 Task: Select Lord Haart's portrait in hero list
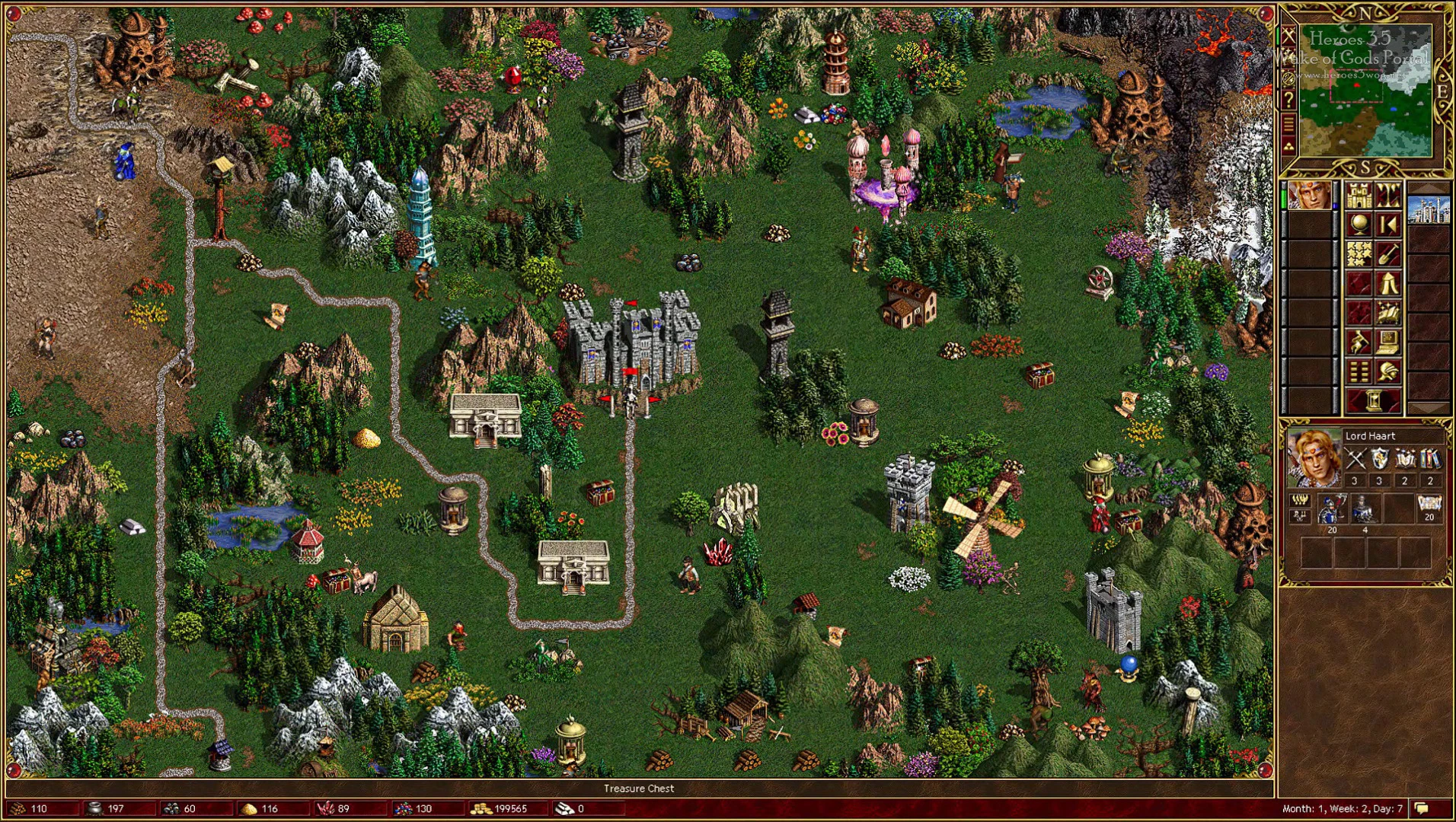[x=1309, y=196]
